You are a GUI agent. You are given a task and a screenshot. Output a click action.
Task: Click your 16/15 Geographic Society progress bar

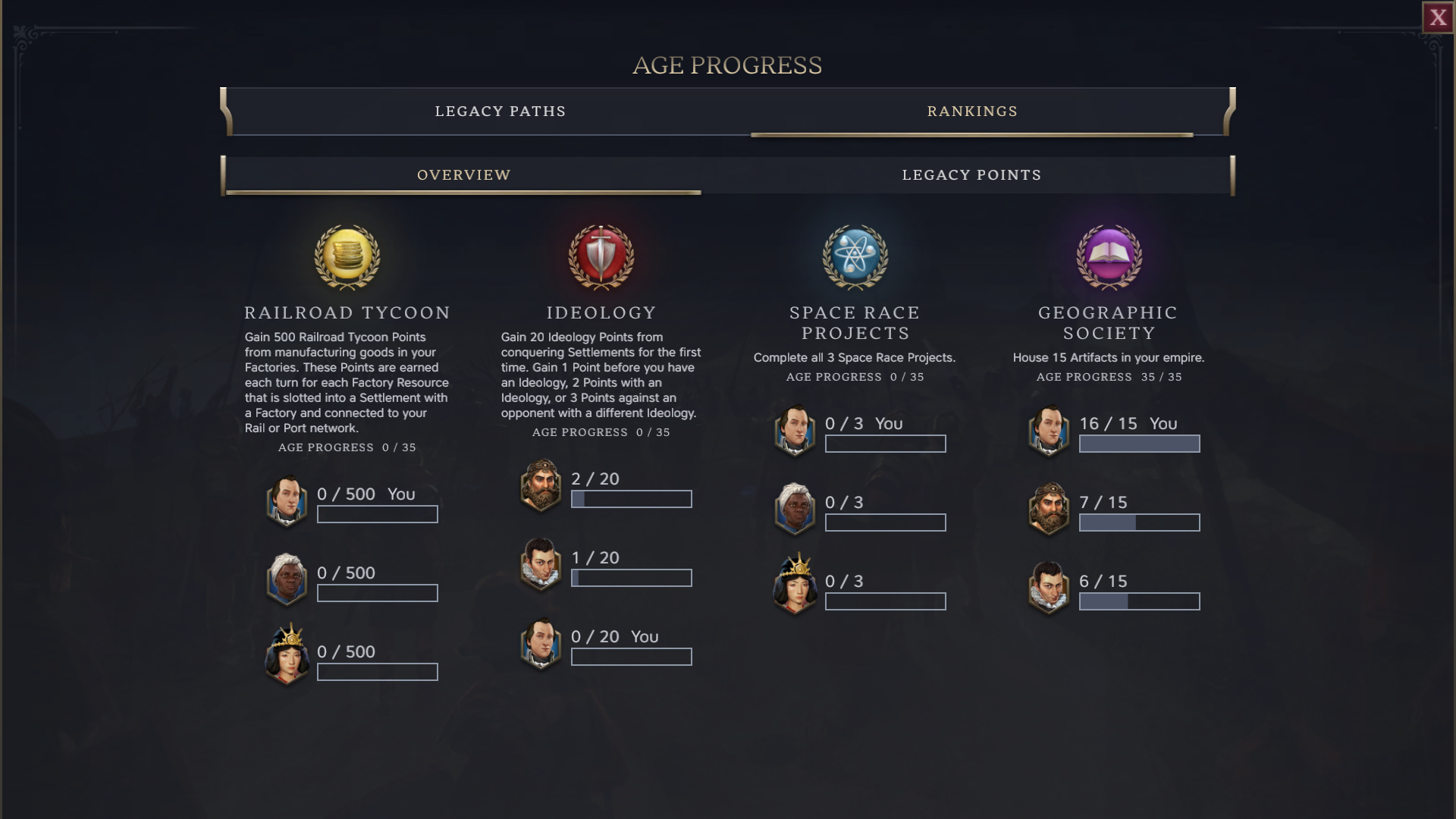[x=1139, y=443]
